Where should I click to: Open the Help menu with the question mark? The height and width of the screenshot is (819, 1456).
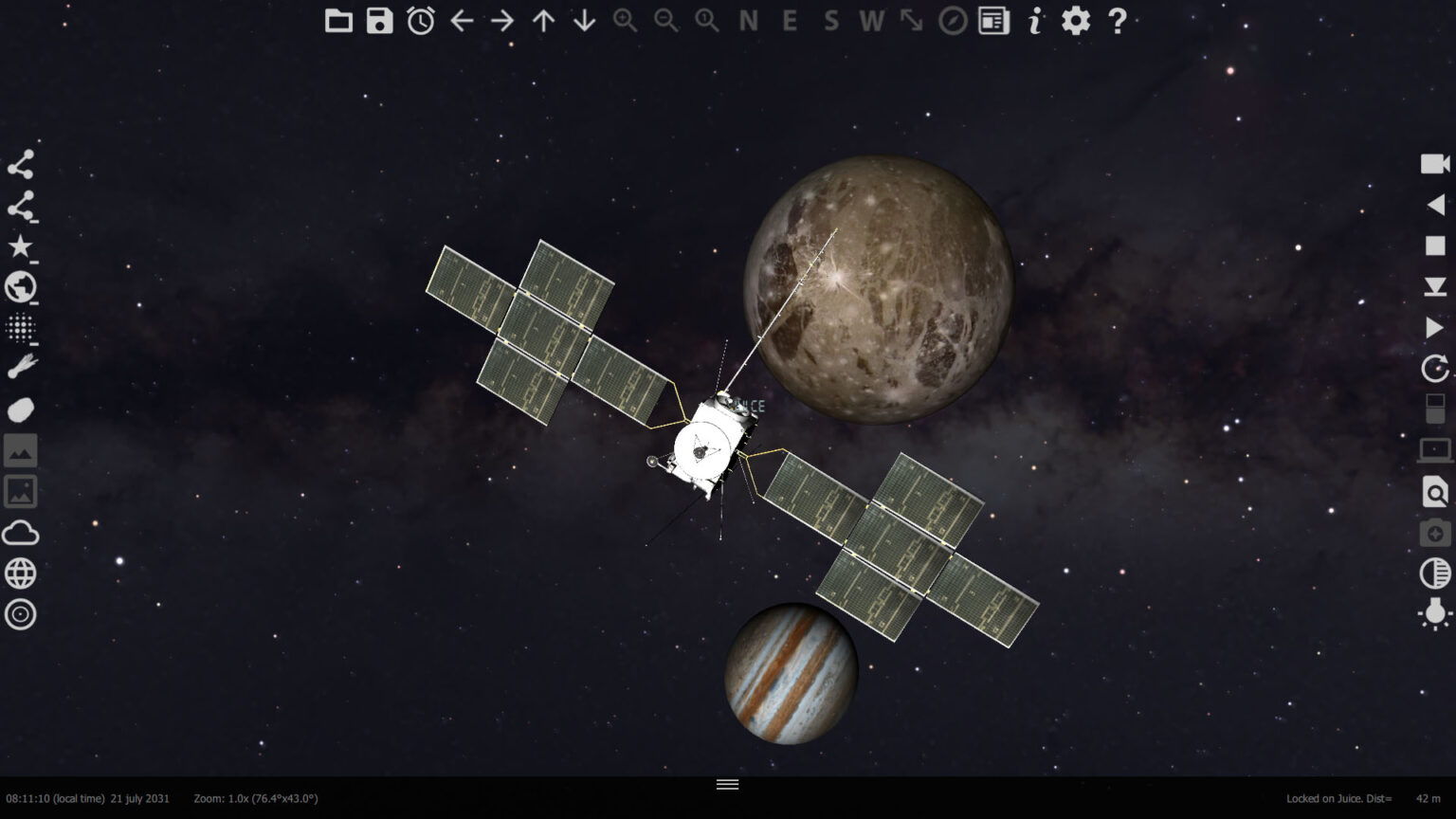click(1117, 21)
